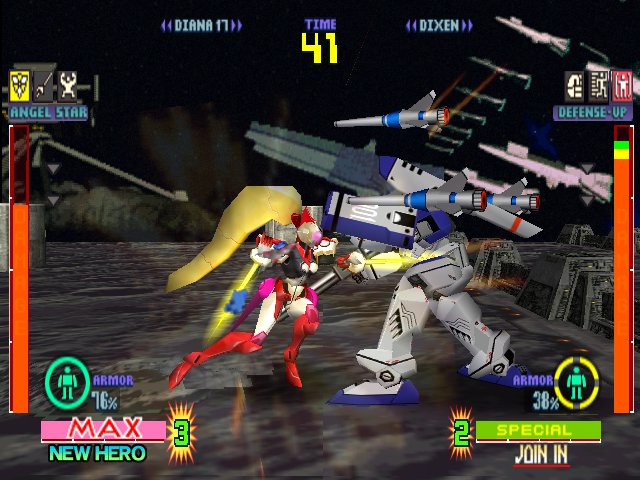Click the green SPECIAL gauge
This screenshot has width=640, height=480.
(538, 430)
